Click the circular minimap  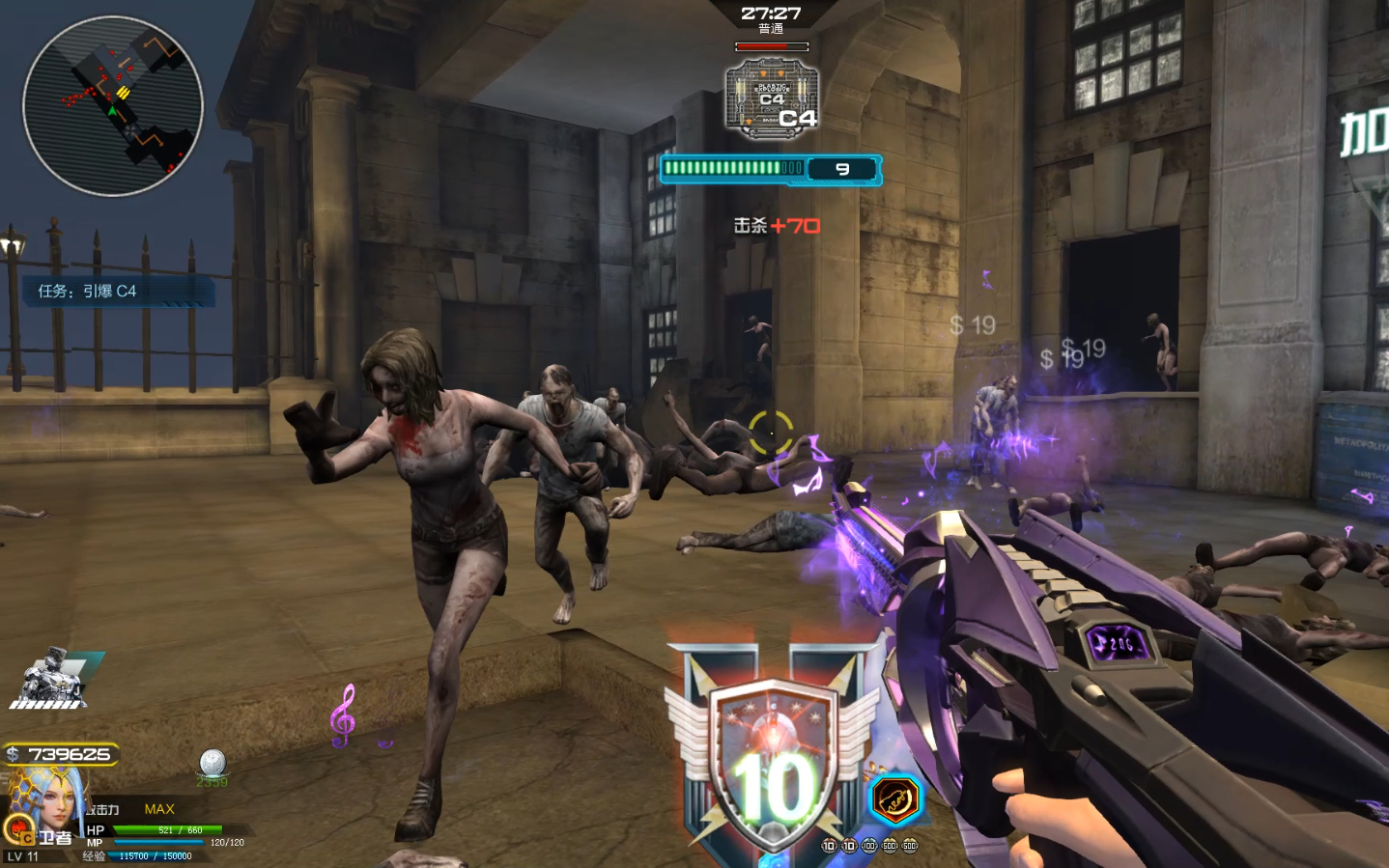coord(113,106)
